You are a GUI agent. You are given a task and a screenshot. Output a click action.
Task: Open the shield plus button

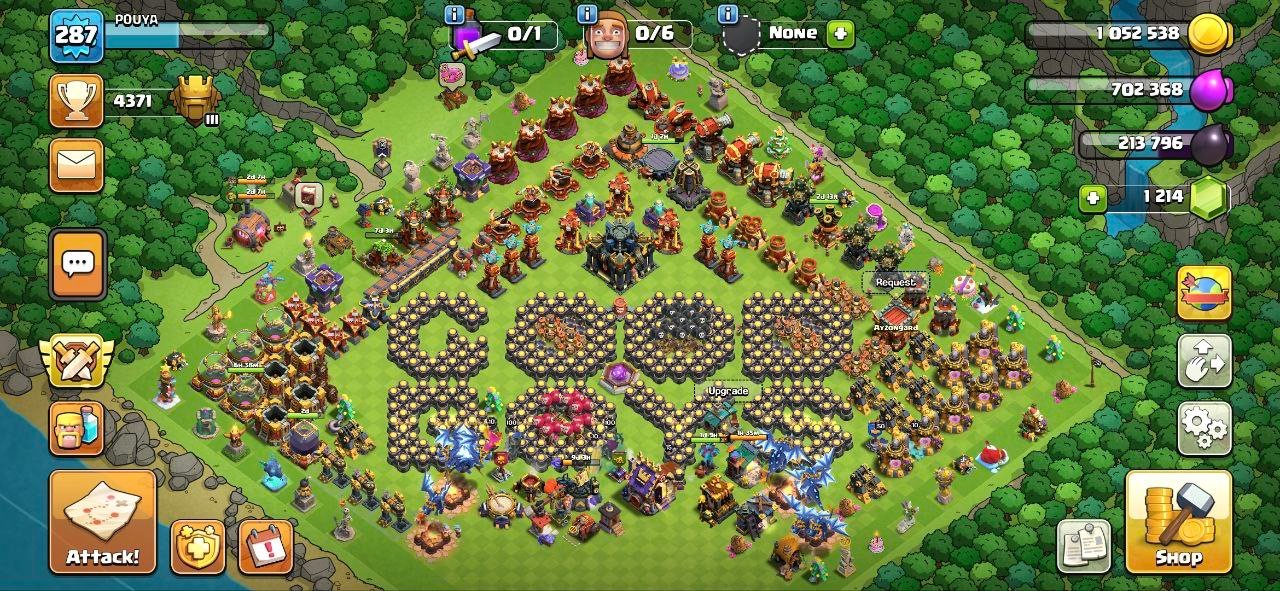[198, 547]
